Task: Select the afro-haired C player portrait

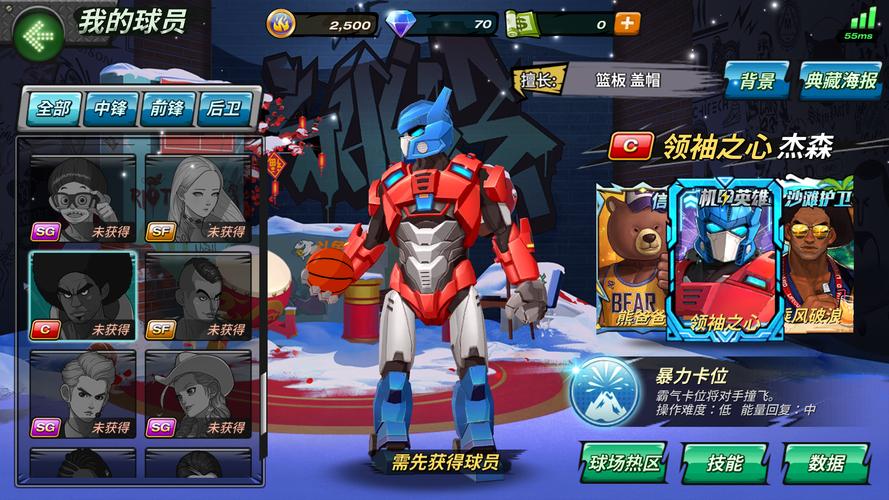Action: click(x=82, y=296)
